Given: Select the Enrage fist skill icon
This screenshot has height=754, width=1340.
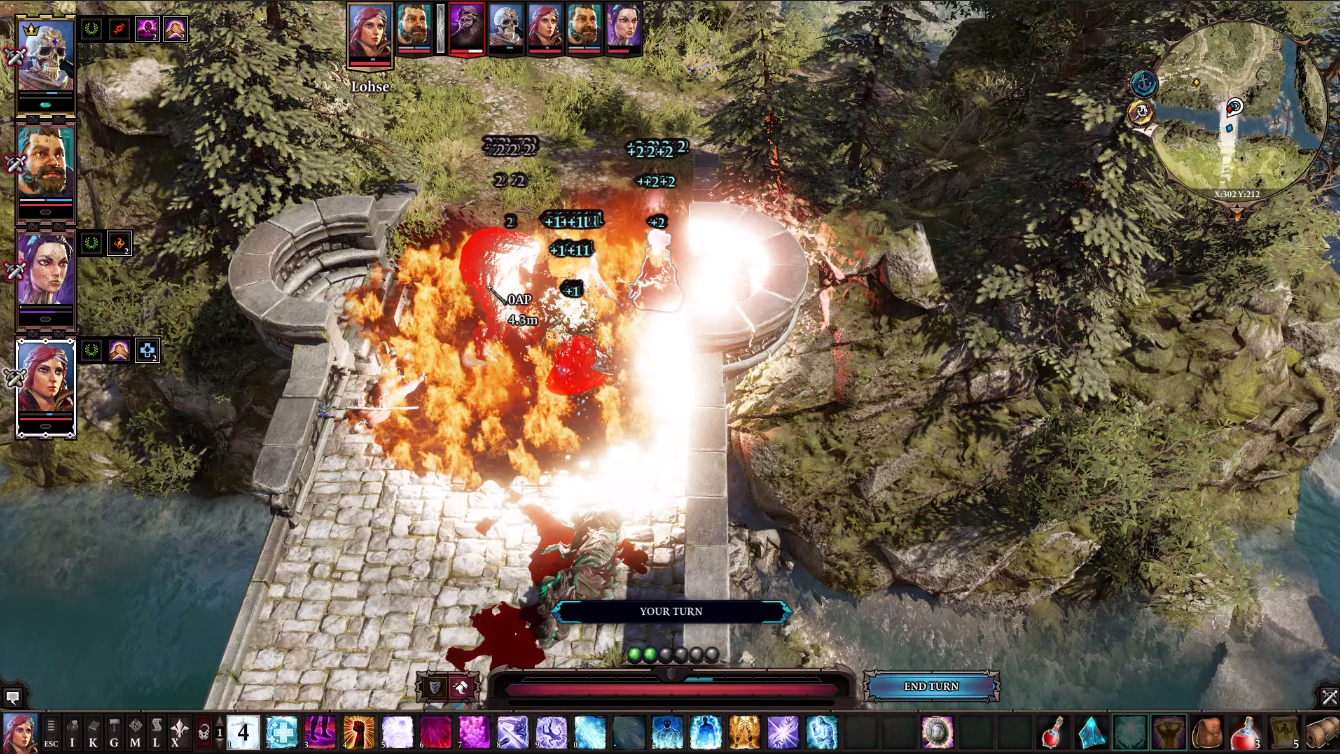Looking at the screenshot, I should click(x=360, y=731).
